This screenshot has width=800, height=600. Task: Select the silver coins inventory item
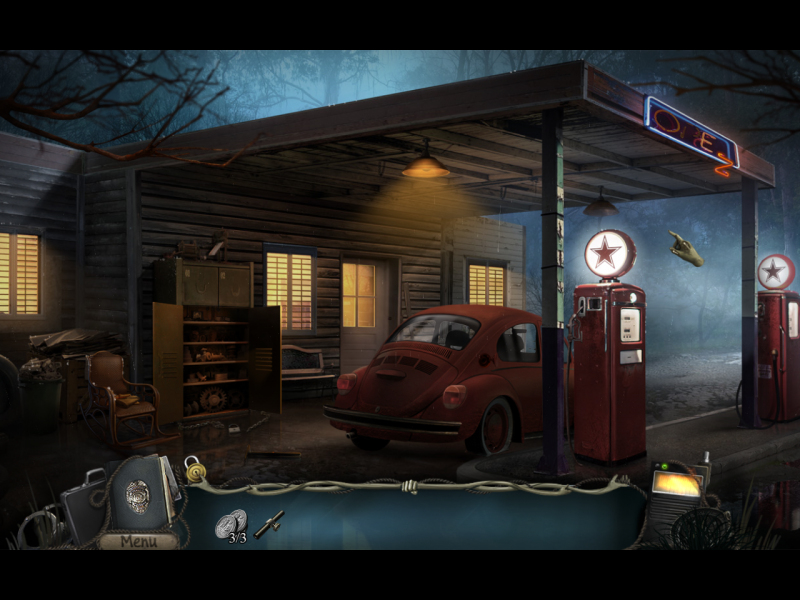[x=231, y=523]
